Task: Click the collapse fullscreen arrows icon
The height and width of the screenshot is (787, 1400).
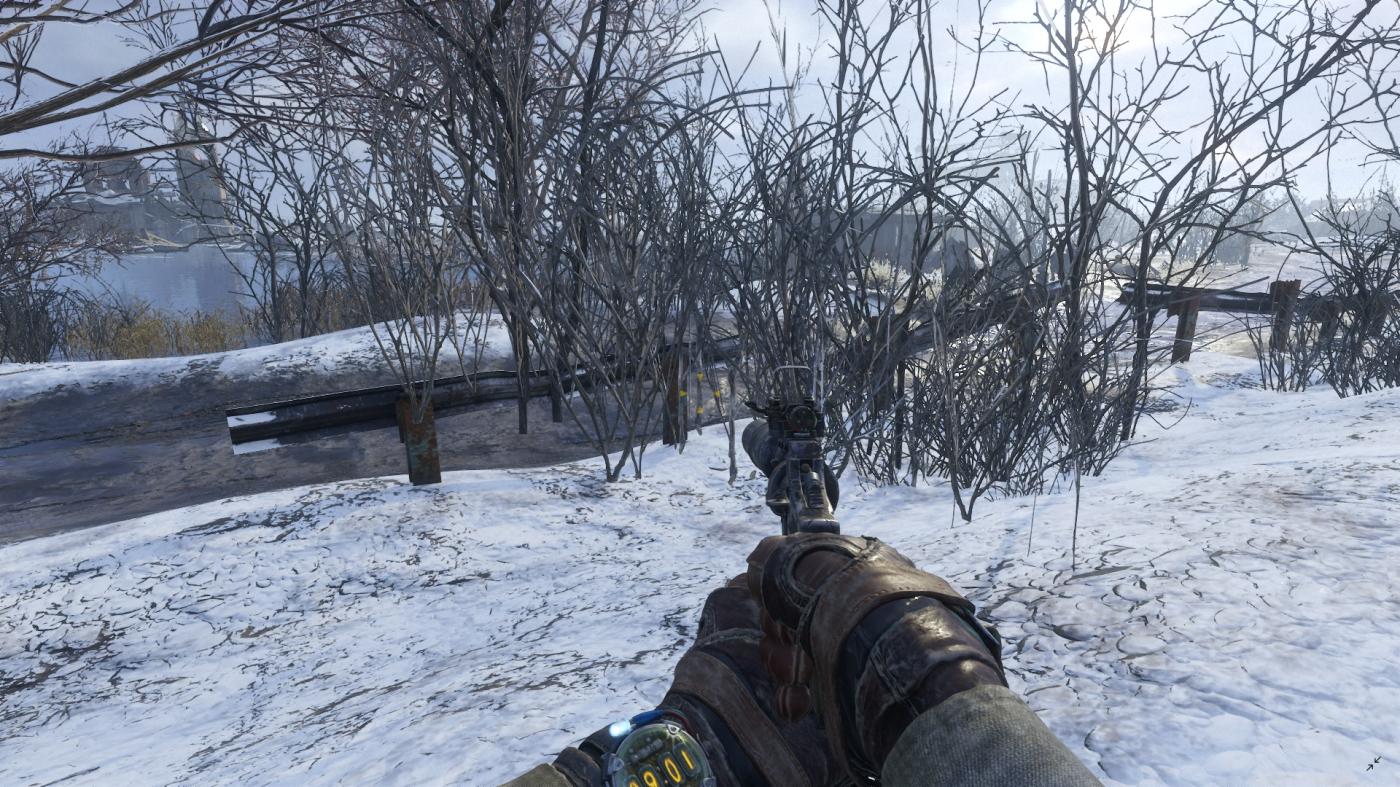Action: tap(1374, 764)
